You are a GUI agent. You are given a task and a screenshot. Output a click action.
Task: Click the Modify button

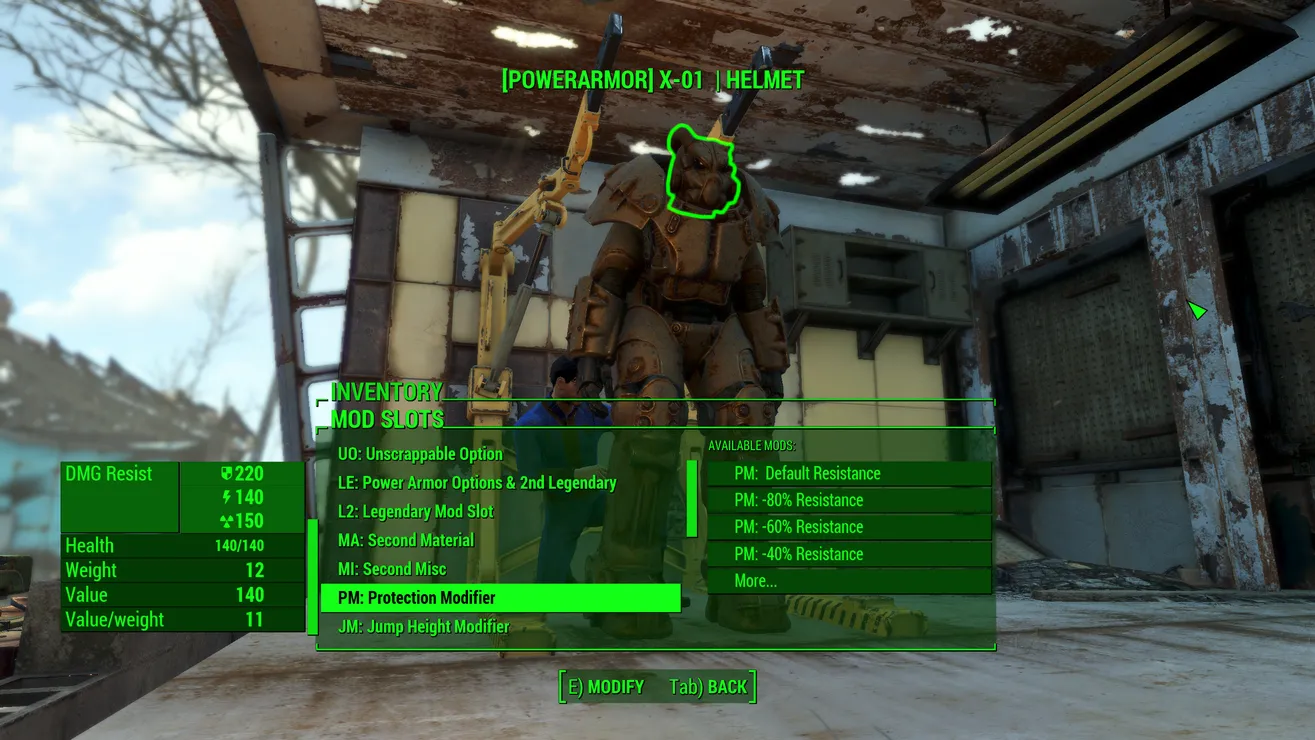(x=606, y=687)
